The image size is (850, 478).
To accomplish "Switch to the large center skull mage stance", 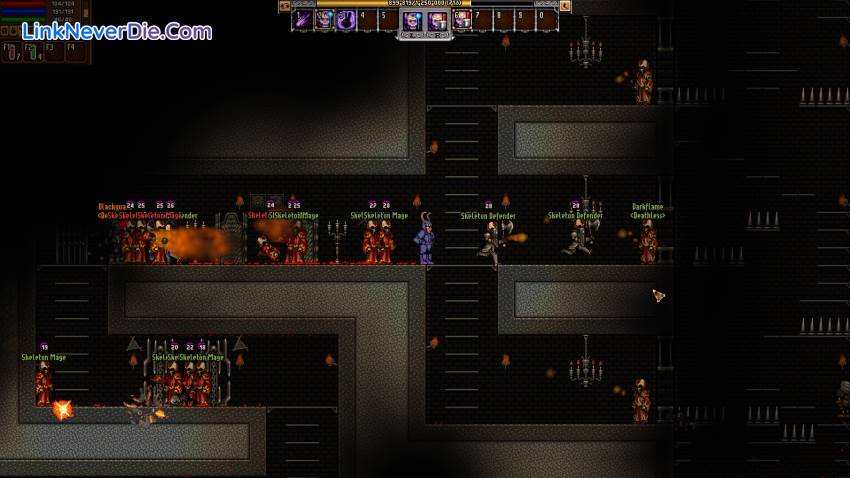I will (x=411, y=21).
